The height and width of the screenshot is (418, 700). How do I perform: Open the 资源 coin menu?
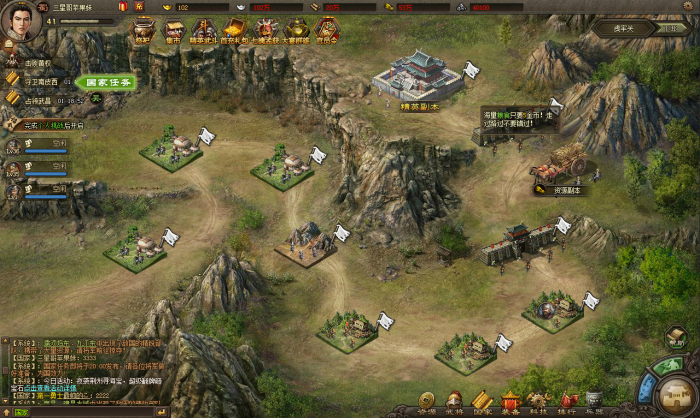pyautogui.click(x=426, y=402)
